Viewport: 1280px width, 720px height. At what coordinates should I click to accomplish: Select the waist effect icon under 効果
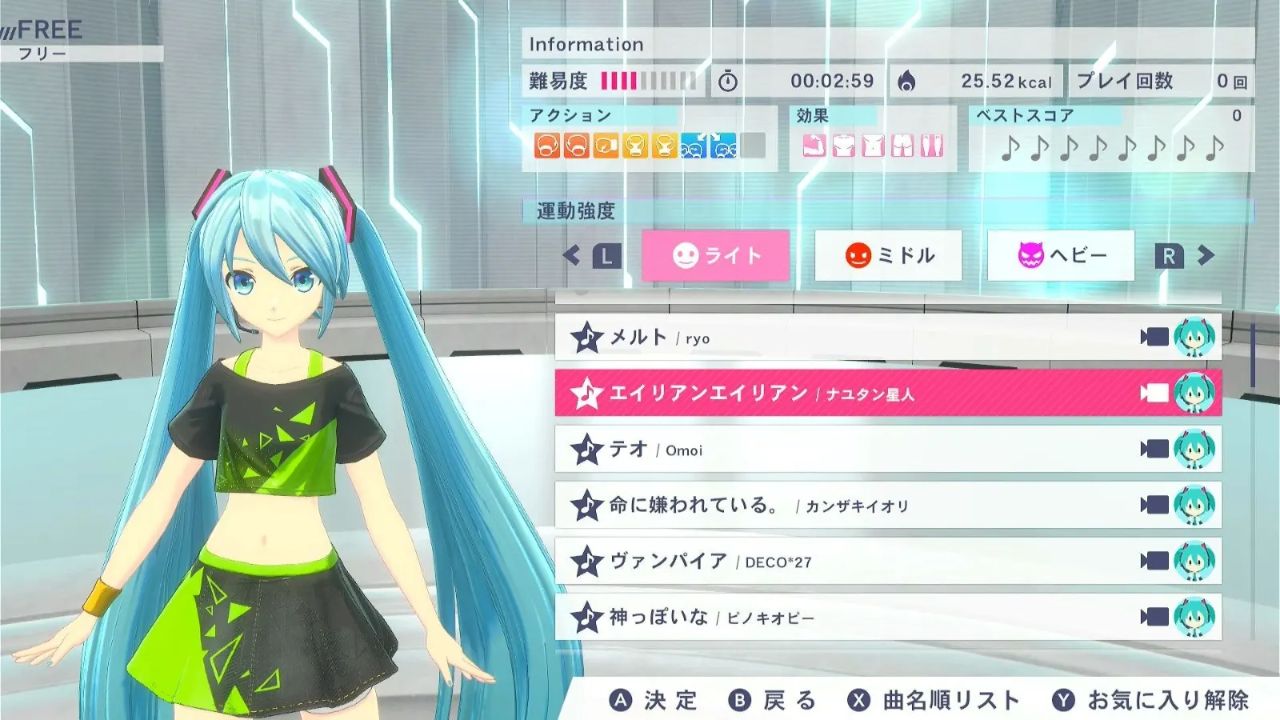pos(873,144)
